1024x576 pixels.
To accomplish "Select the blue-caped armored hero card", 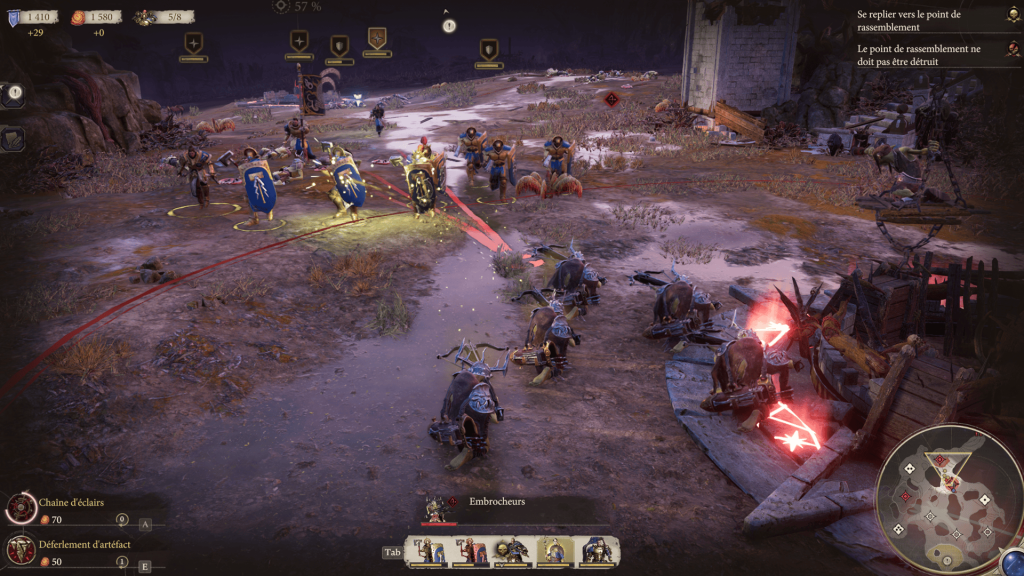I will (x=596, y=551).
